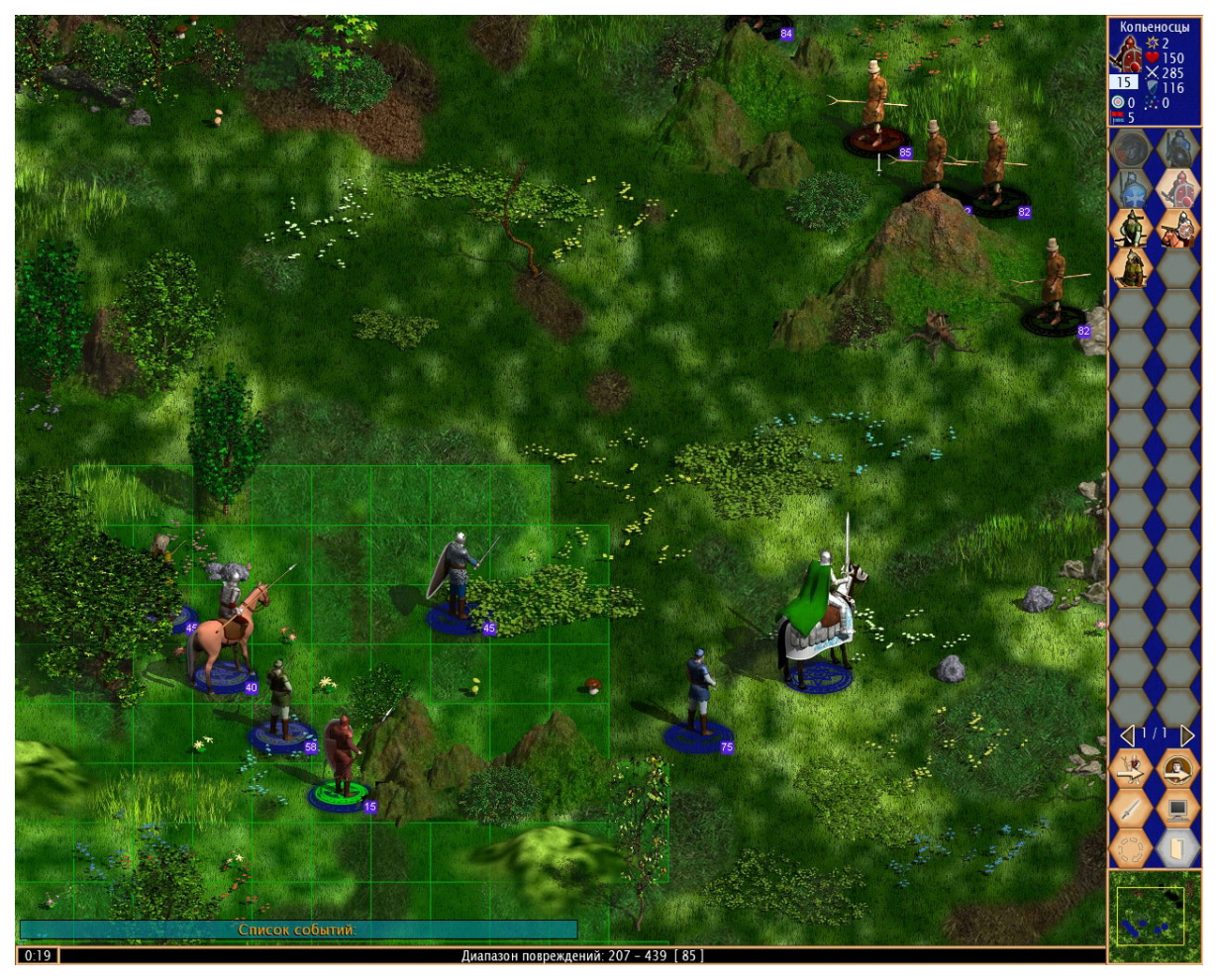Viewport: 1218px width, 980px height.
Task: Open the Список событий event list bar
Action: (298, 930)
